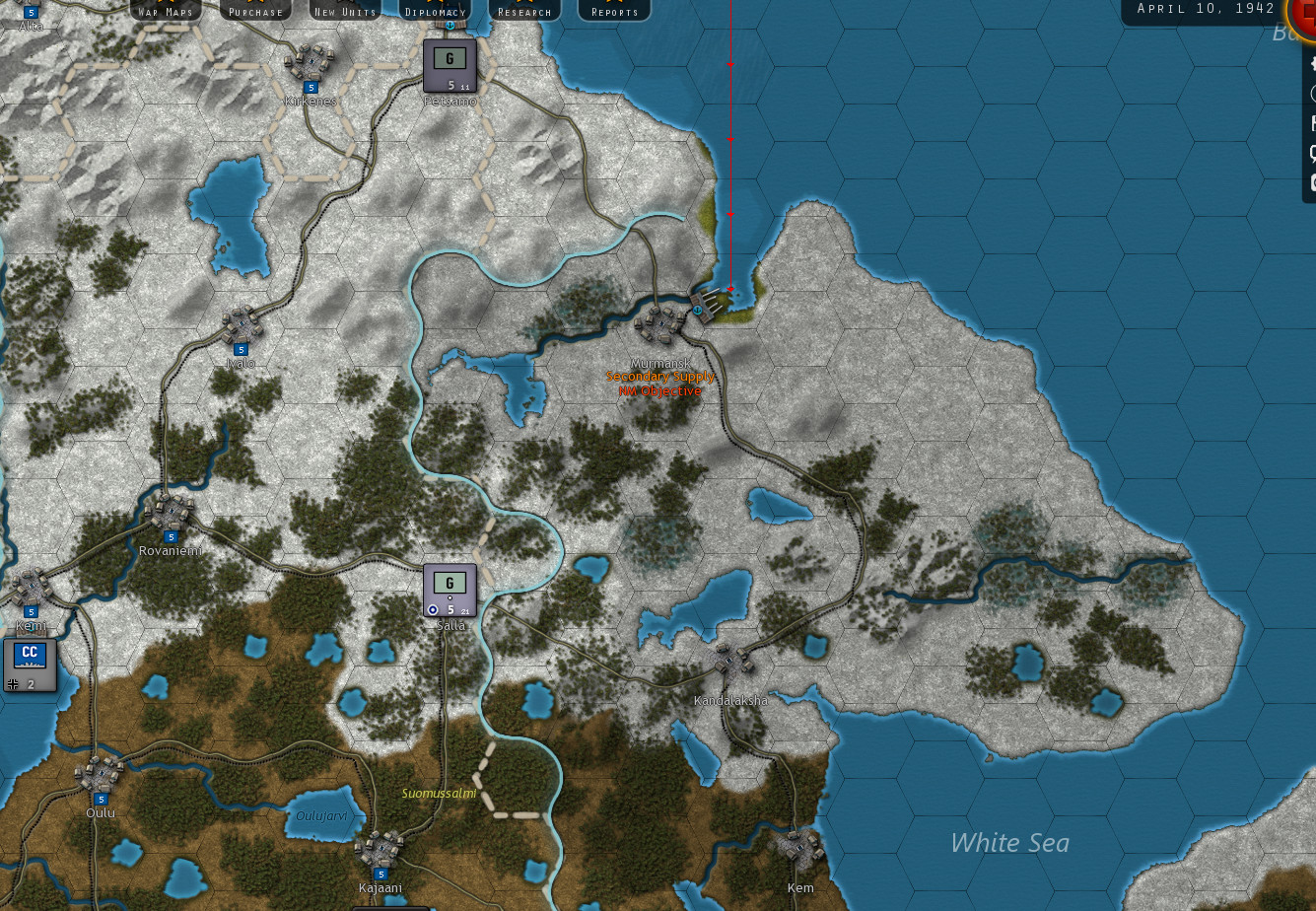Open the Purchase panel

pyautogui.click(x=254, y=10)
